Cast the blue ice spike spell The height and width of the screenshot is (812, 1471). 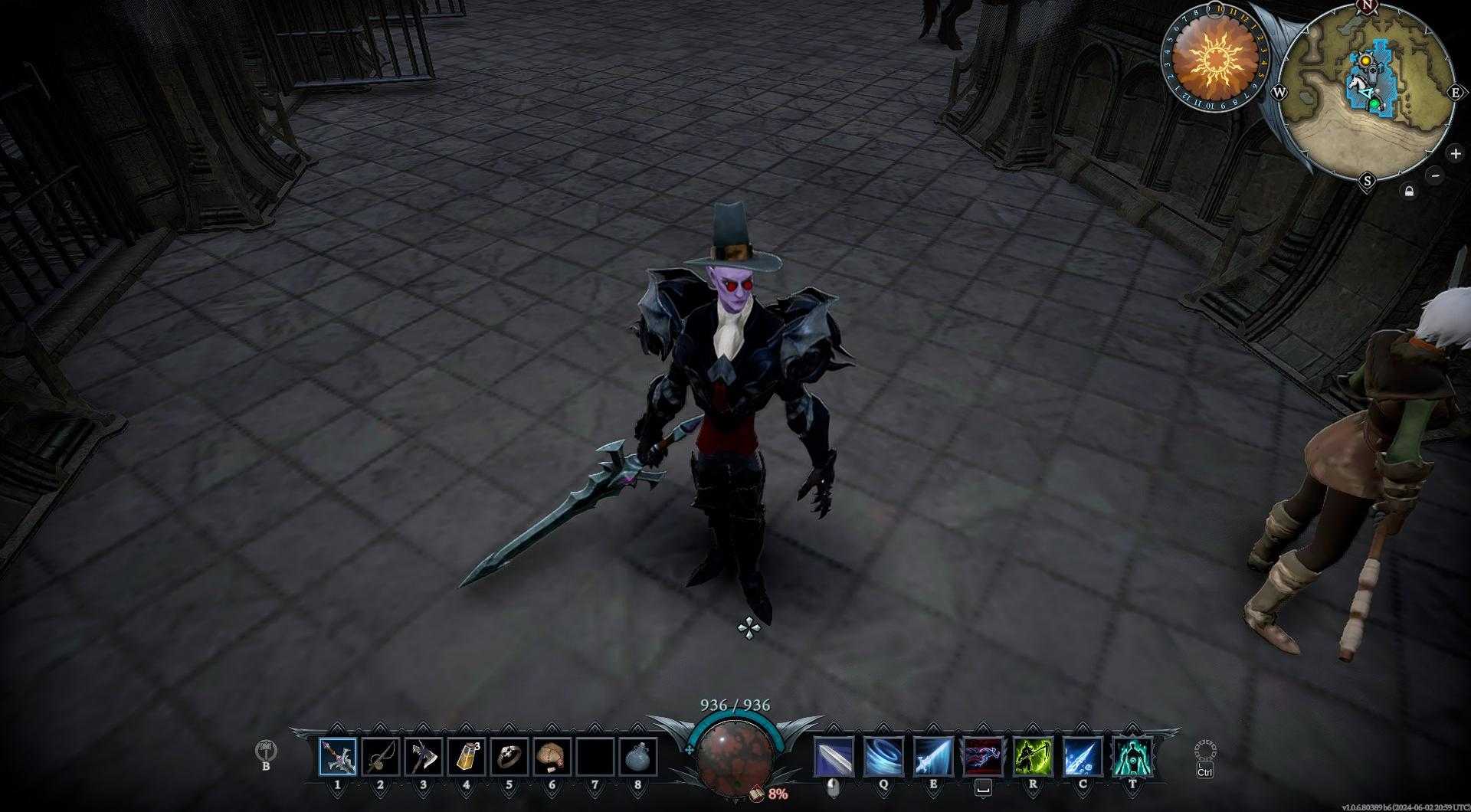(1083, 757)
